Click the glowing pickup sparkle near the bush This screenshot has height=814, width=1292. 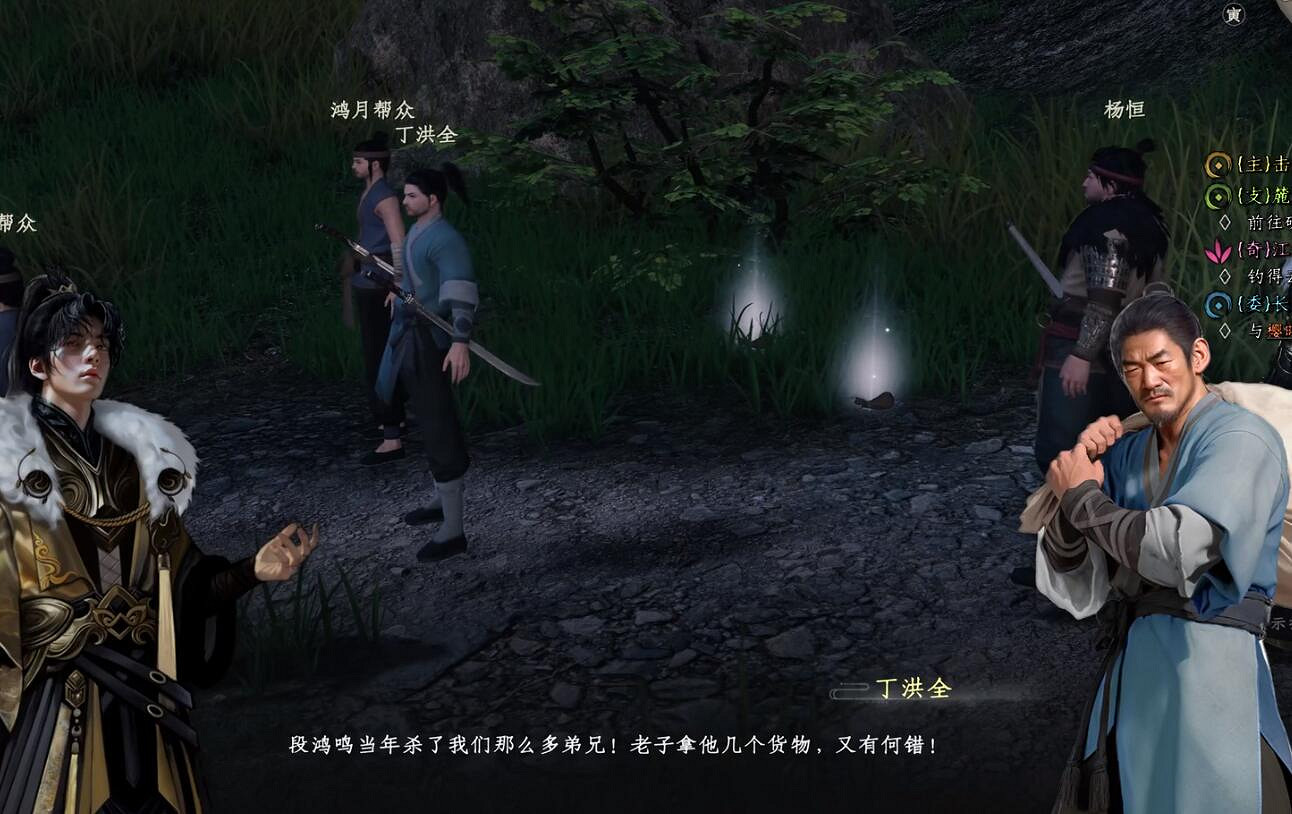[x=757, y=320]
